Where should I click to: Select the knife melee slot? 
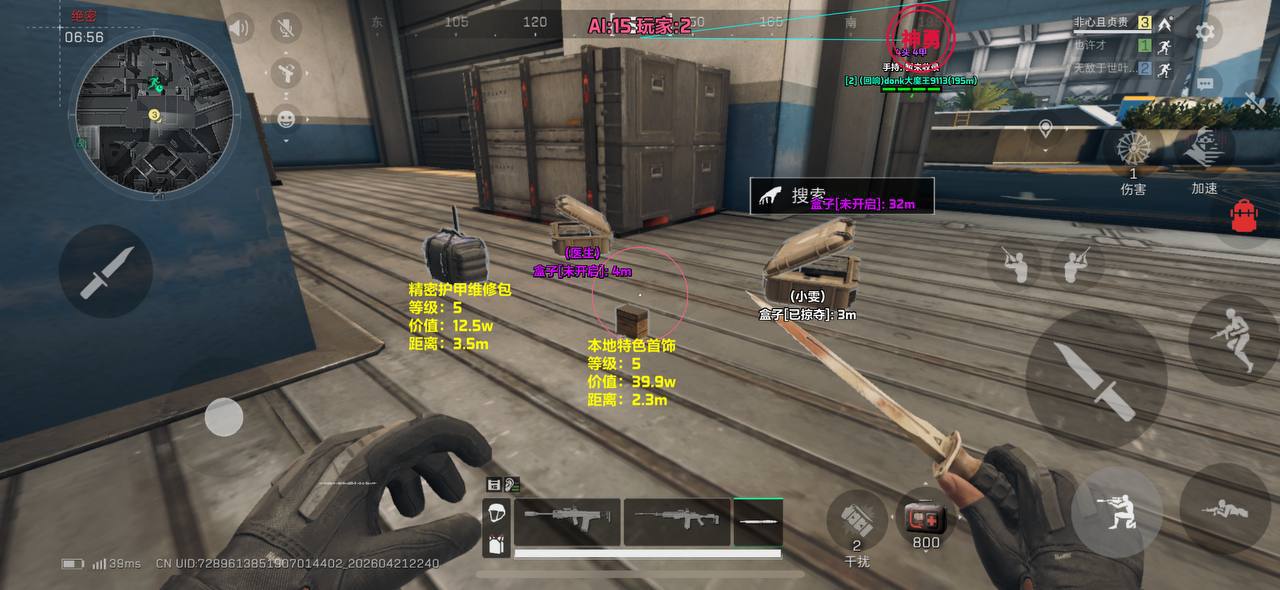(x=758, y=522)
